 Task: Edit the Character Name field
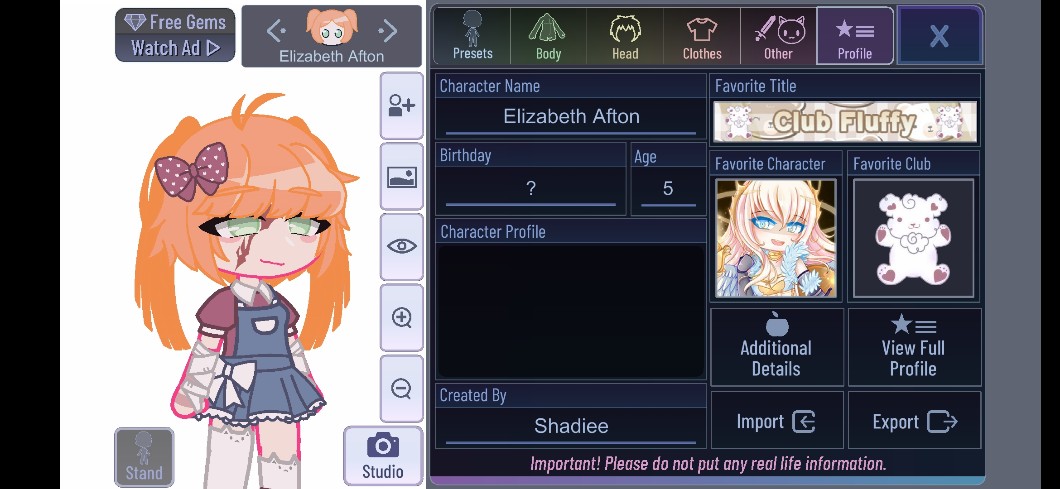coord(571,117)
